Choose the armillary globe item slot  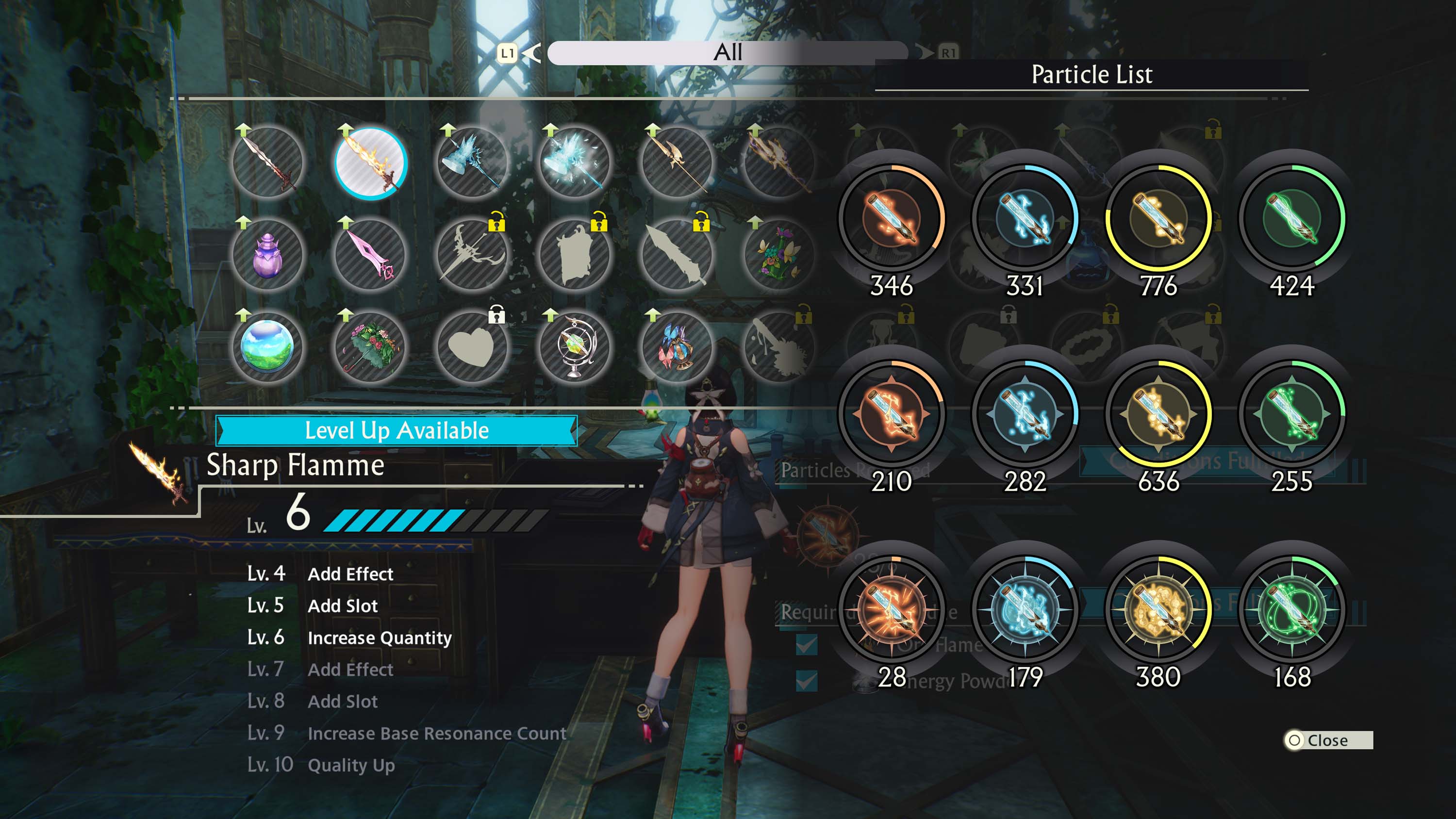point(574,346)
